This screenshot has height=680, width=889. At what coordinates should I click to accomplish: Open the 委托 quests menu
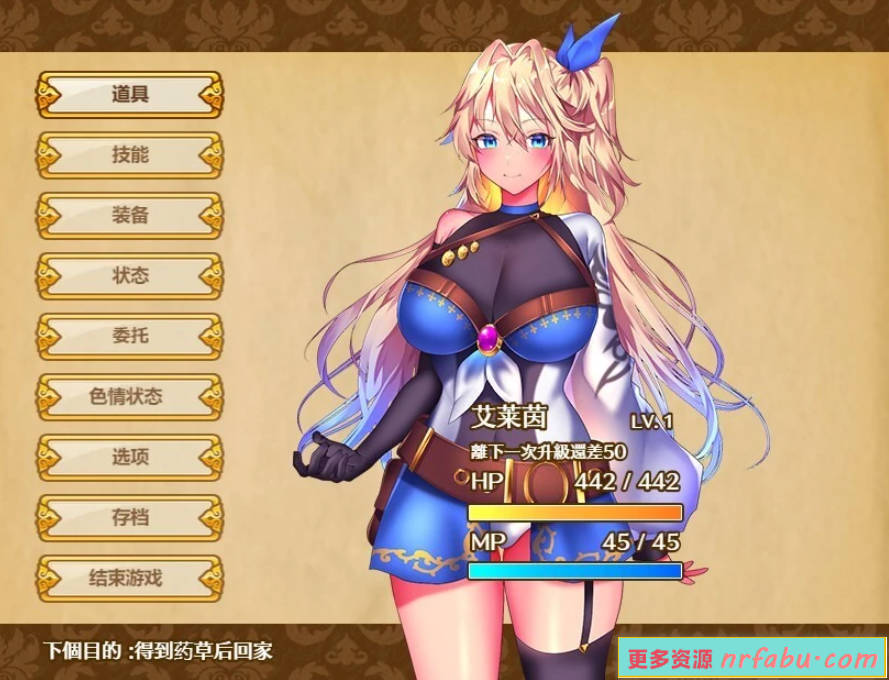(130, 336)
